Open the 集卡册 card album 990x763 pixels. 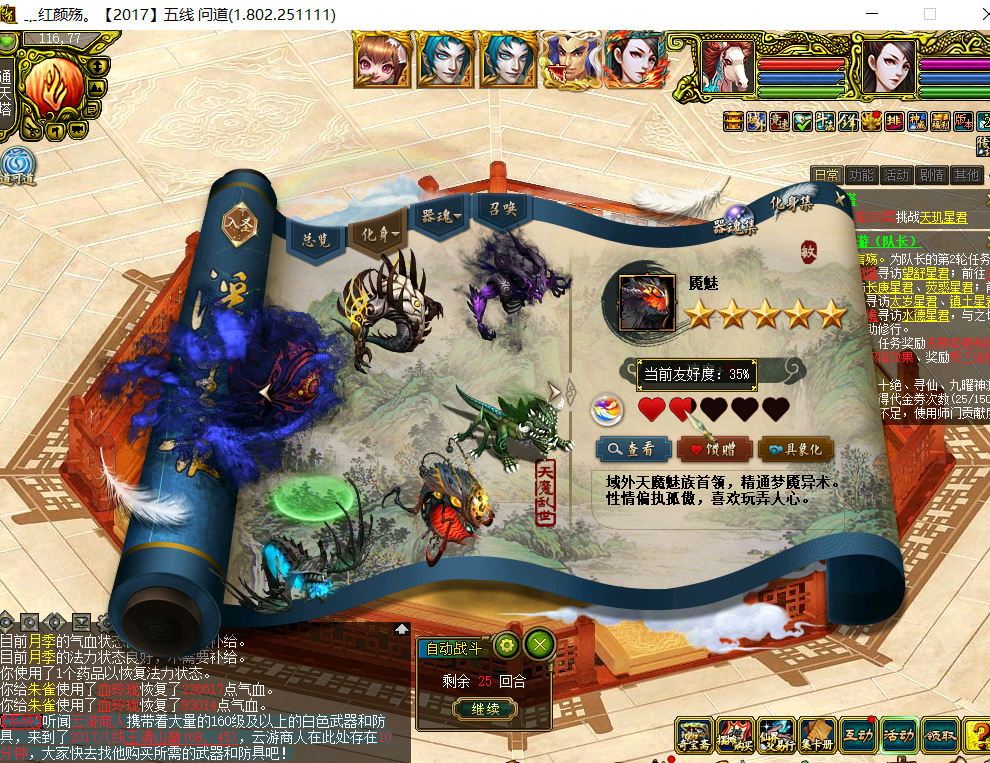click(816, 737)
